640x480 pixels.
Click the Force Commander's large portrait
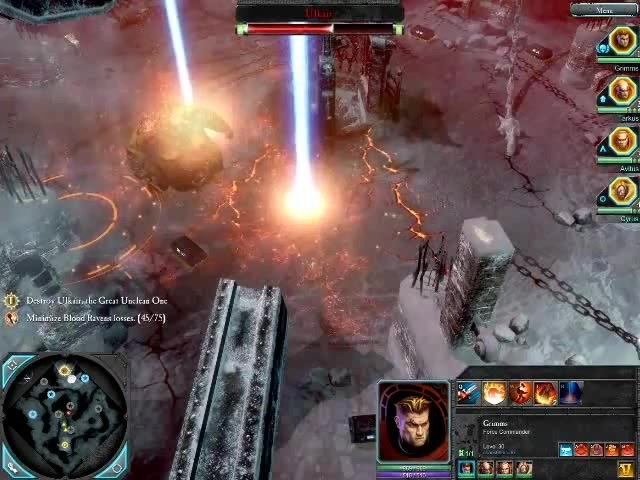[412, 421]
